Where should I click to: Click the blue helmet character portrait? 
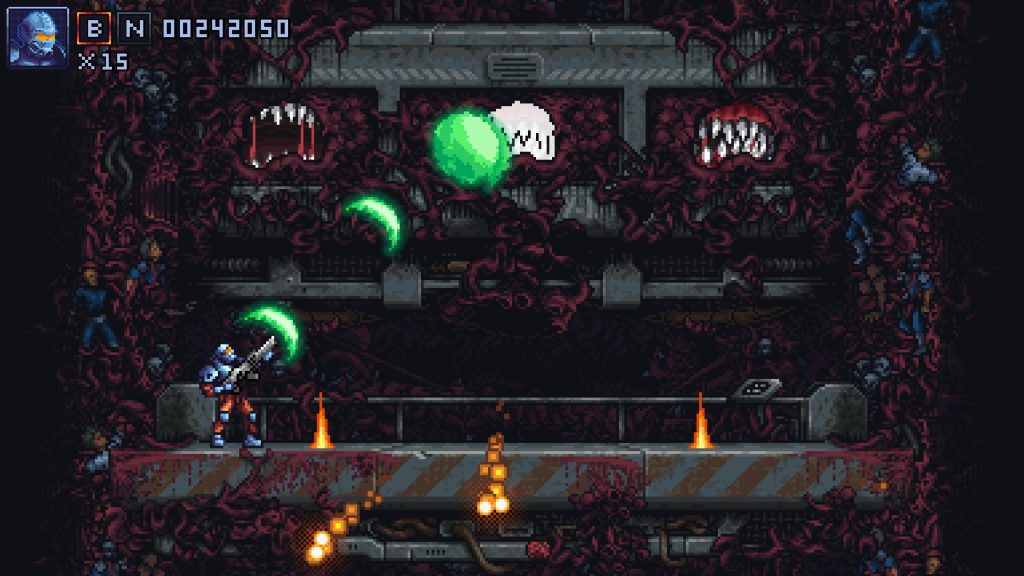point(38,36)
